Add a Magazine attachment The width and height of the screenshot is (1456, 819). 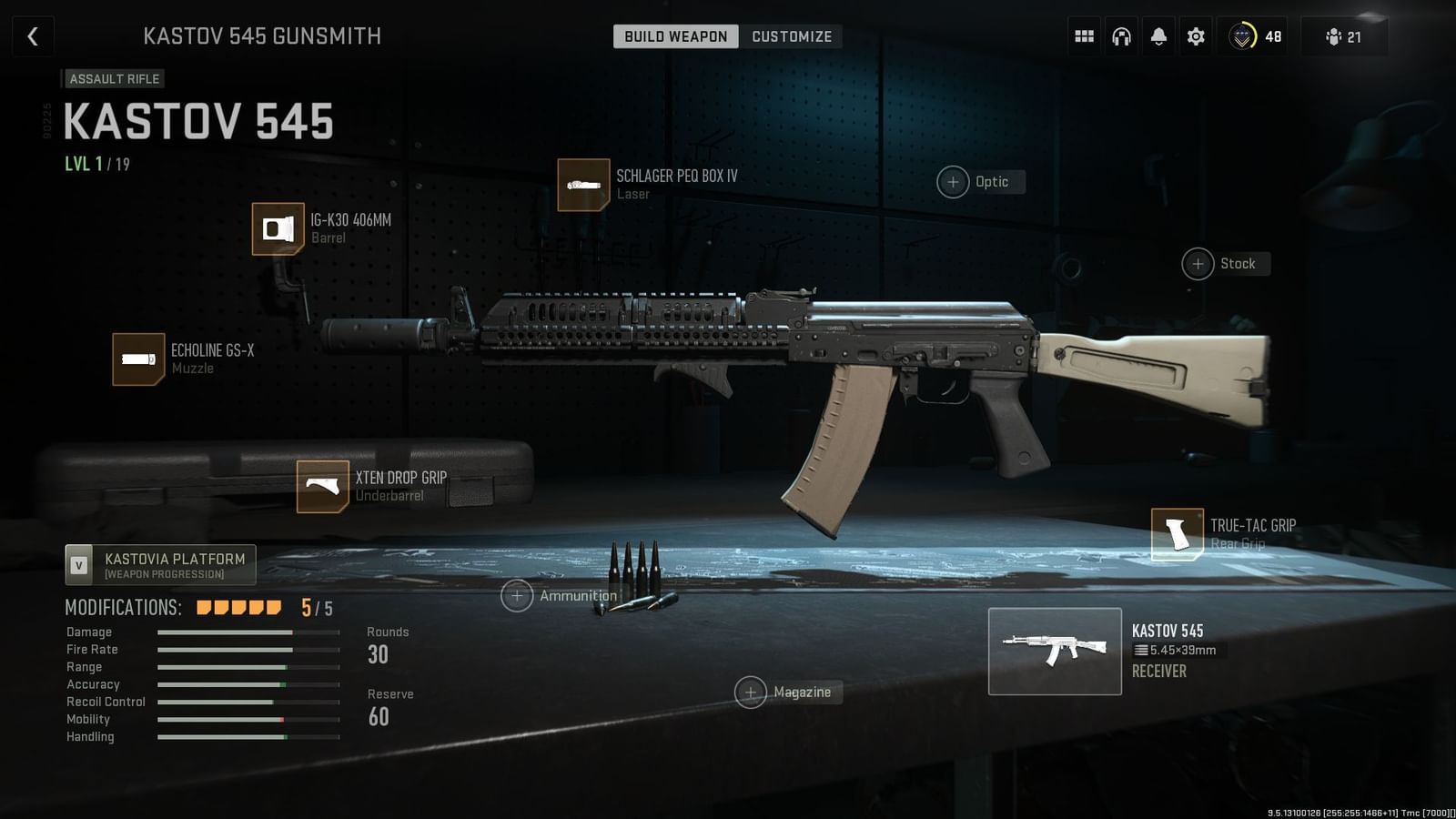coord(752,692)
